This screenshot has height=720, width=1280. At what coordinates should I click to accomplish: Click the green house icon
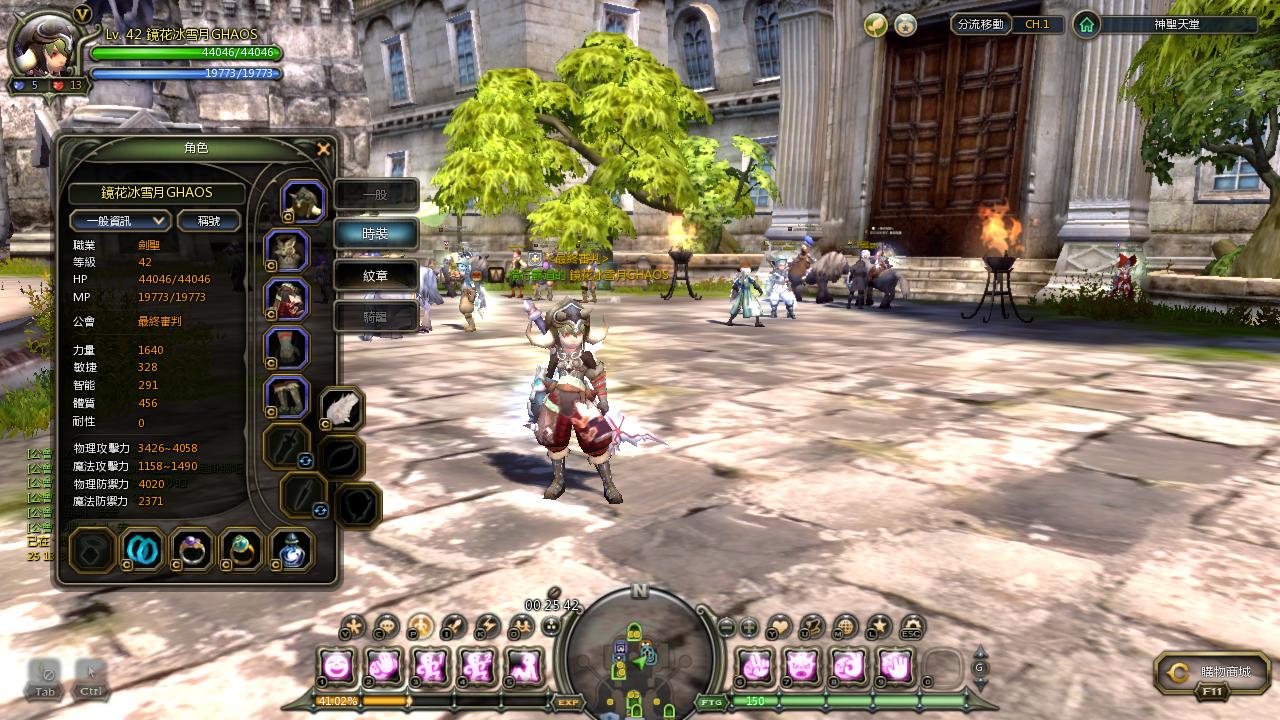coord(1086,25)
